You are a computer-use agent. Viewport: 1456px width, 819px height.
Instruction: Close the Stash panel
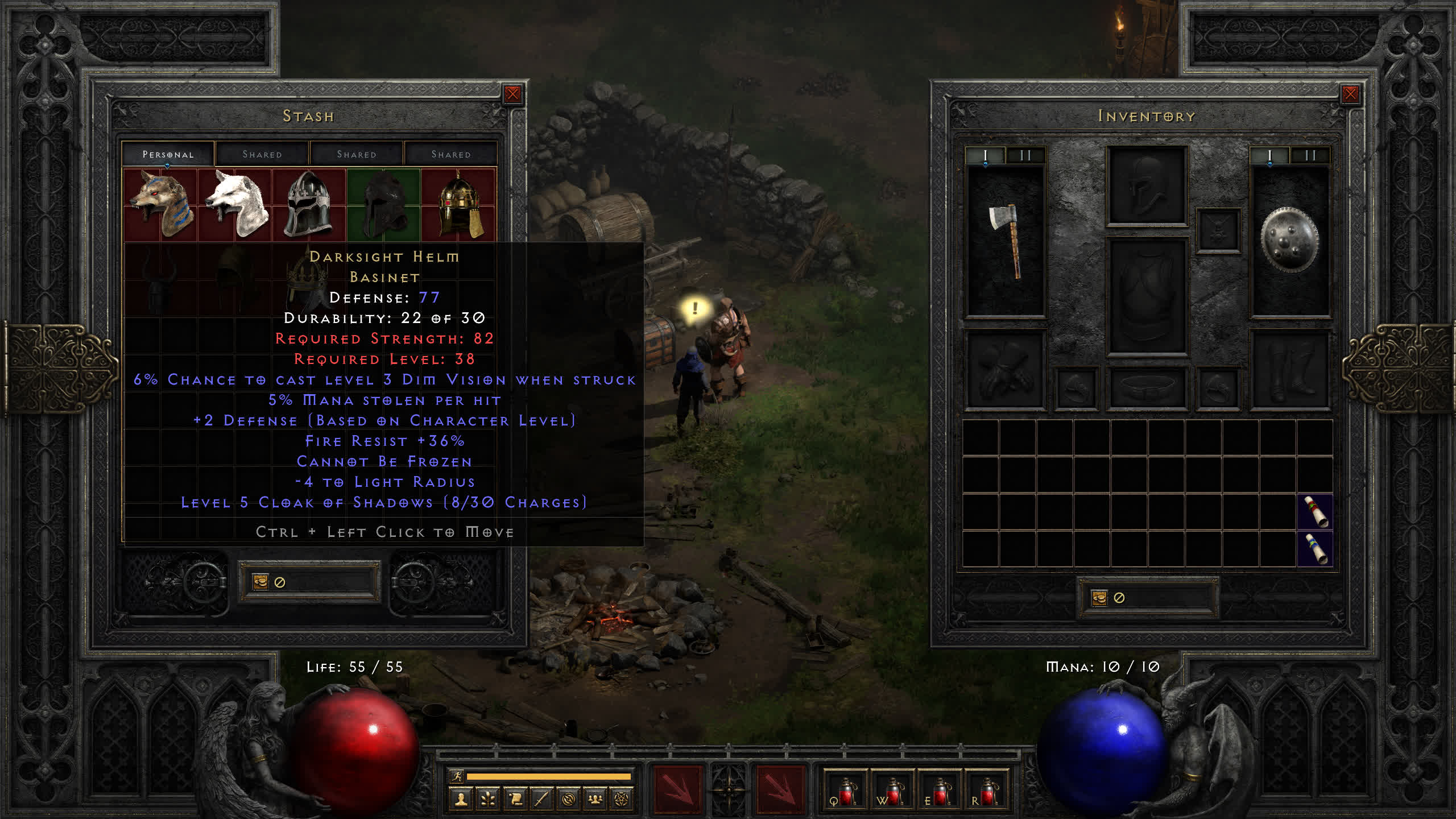(x=512, y=94)
